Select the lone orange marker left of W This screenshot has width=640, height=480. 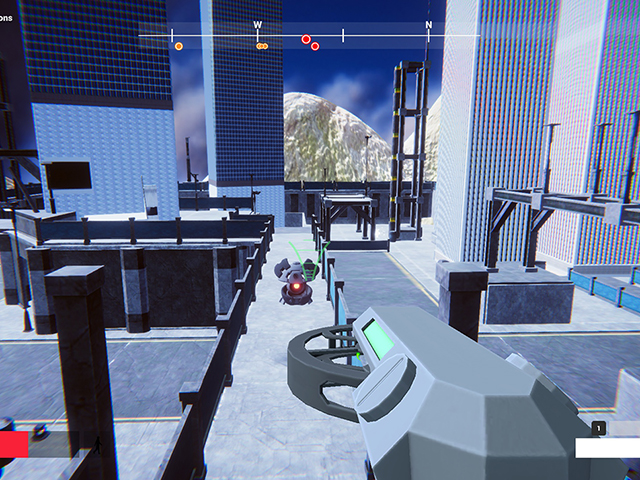coord(179,46)
